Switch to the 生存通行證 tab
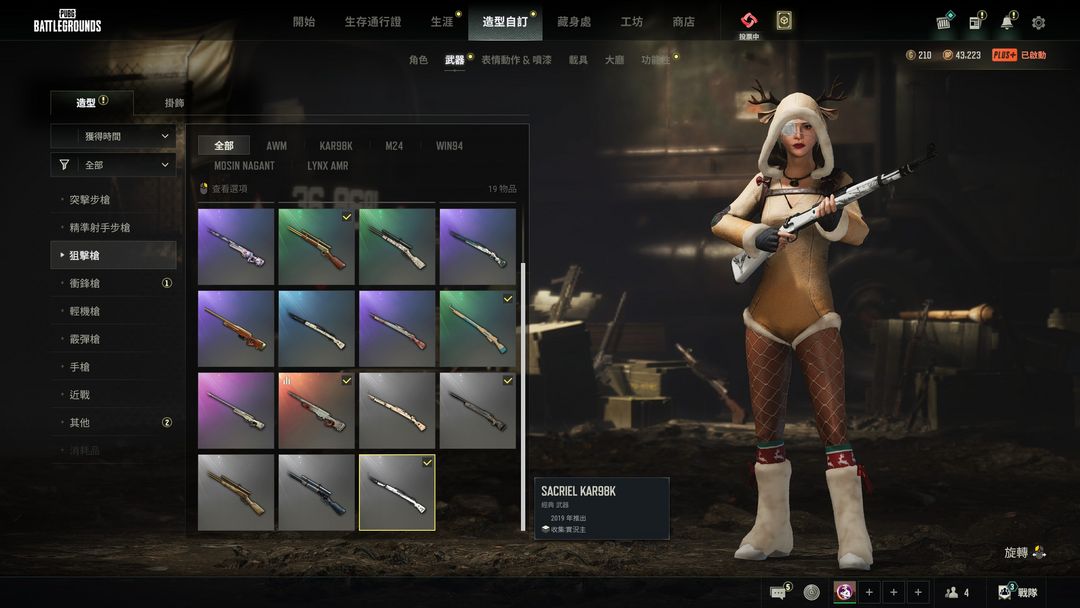The image size is (1080, 608). pos(372,22)
